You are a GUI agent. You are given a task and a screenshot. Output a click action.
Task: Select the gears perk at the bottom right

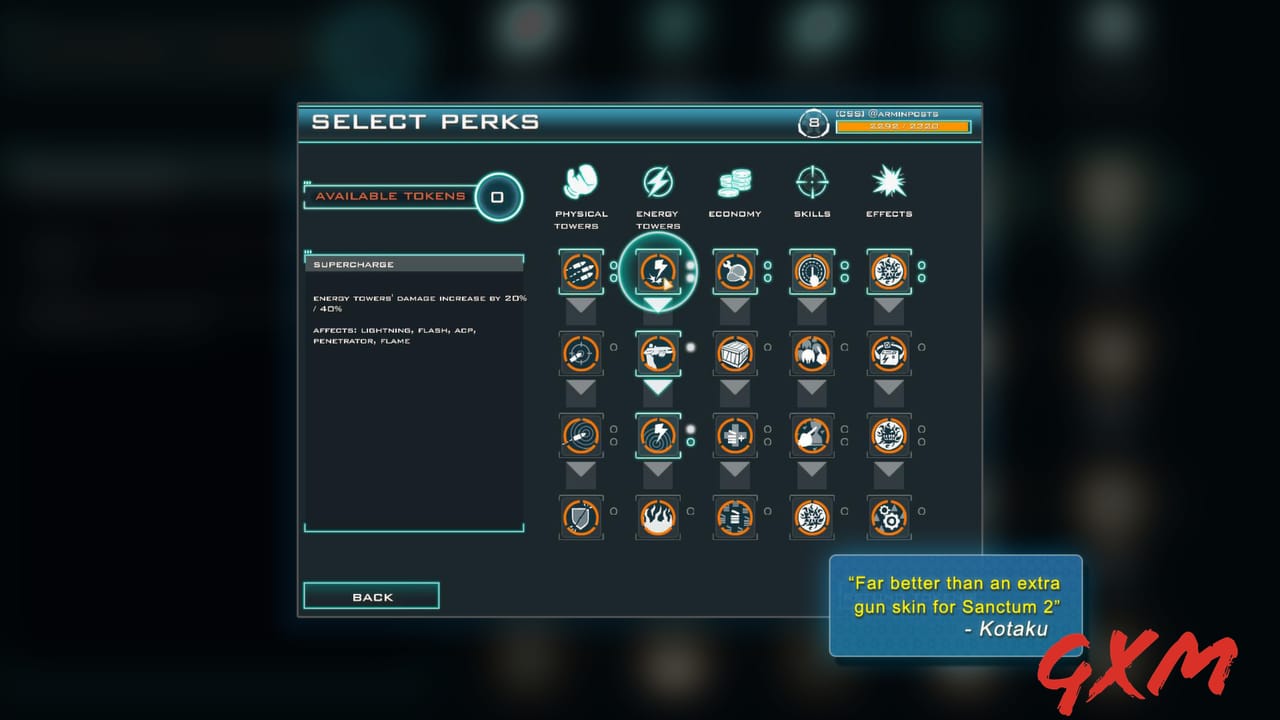pos(888,517)
